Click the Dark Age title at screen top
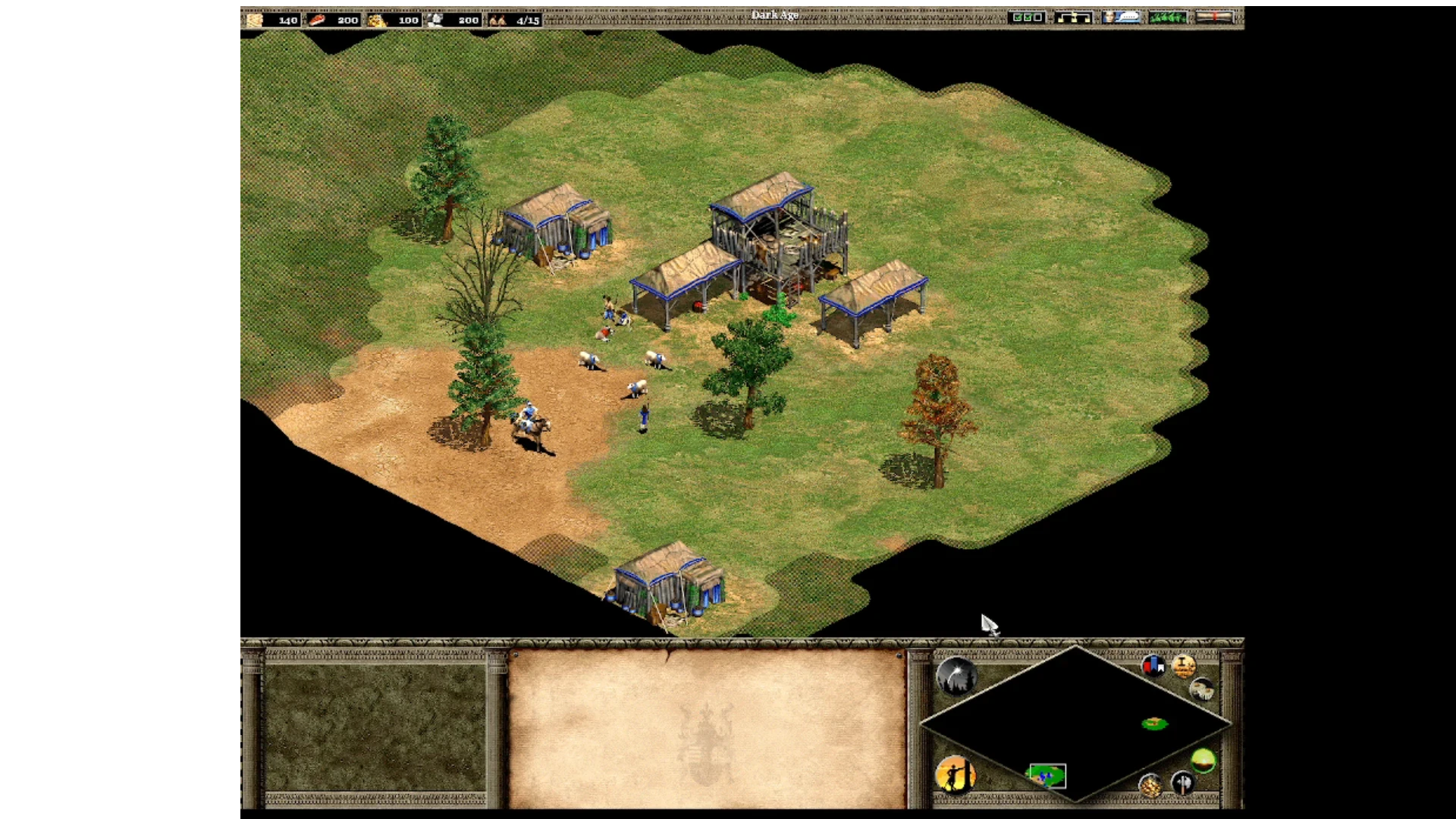 (775, 14)
